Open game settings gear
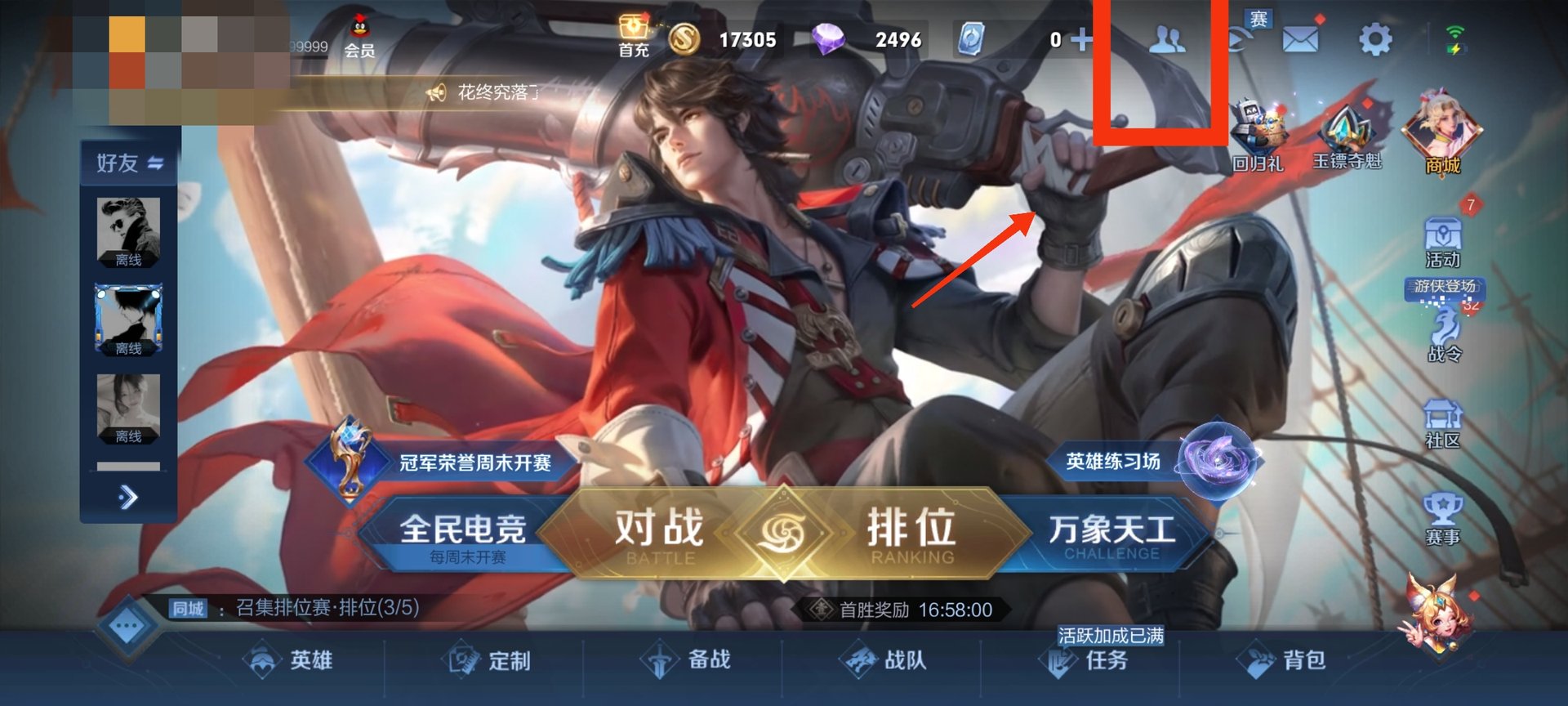Screen dimensions: 1568x706 1376,37
